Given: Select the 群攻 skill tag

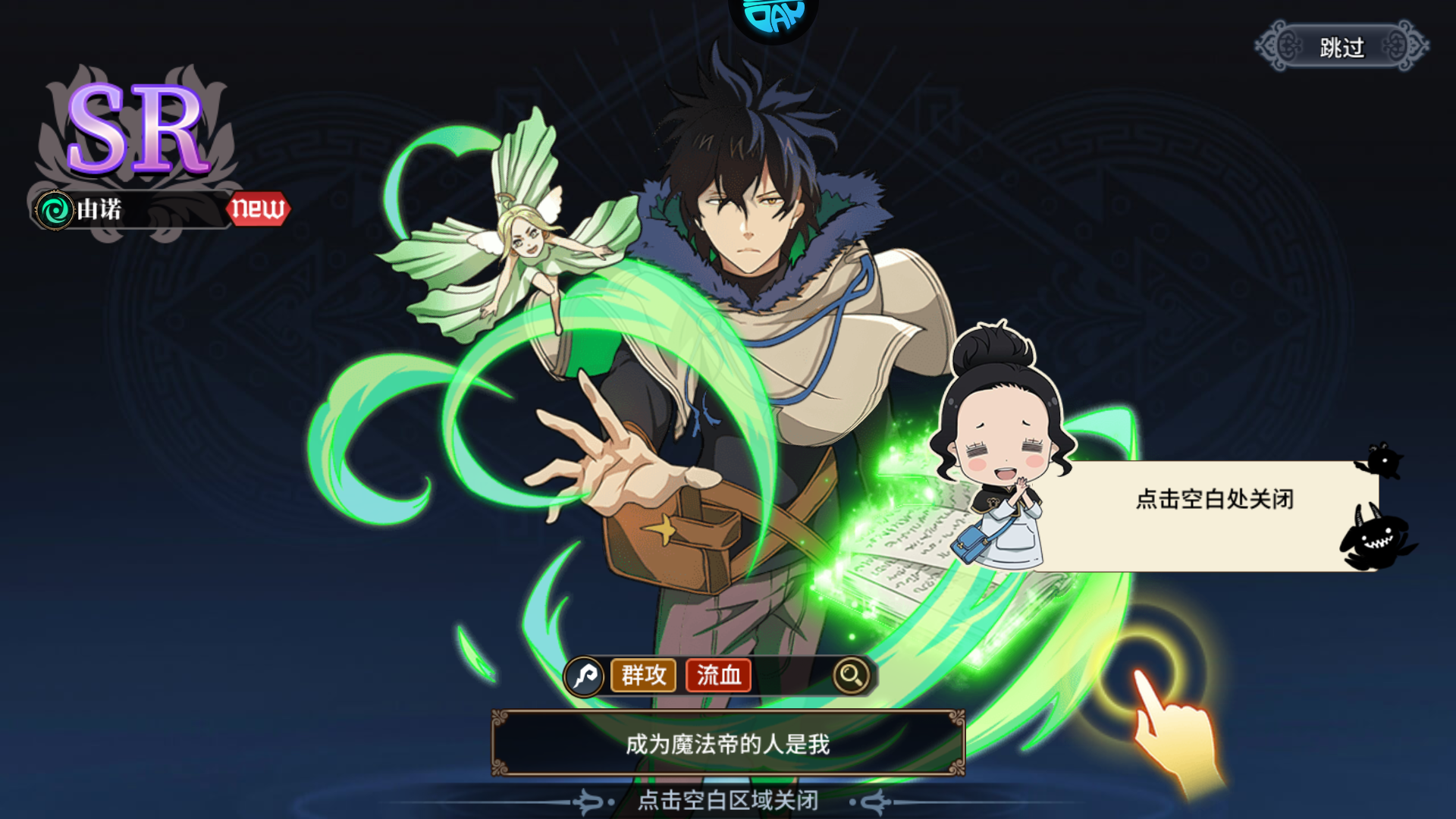Looking at the screenshot, I should (x=643, y=674).
